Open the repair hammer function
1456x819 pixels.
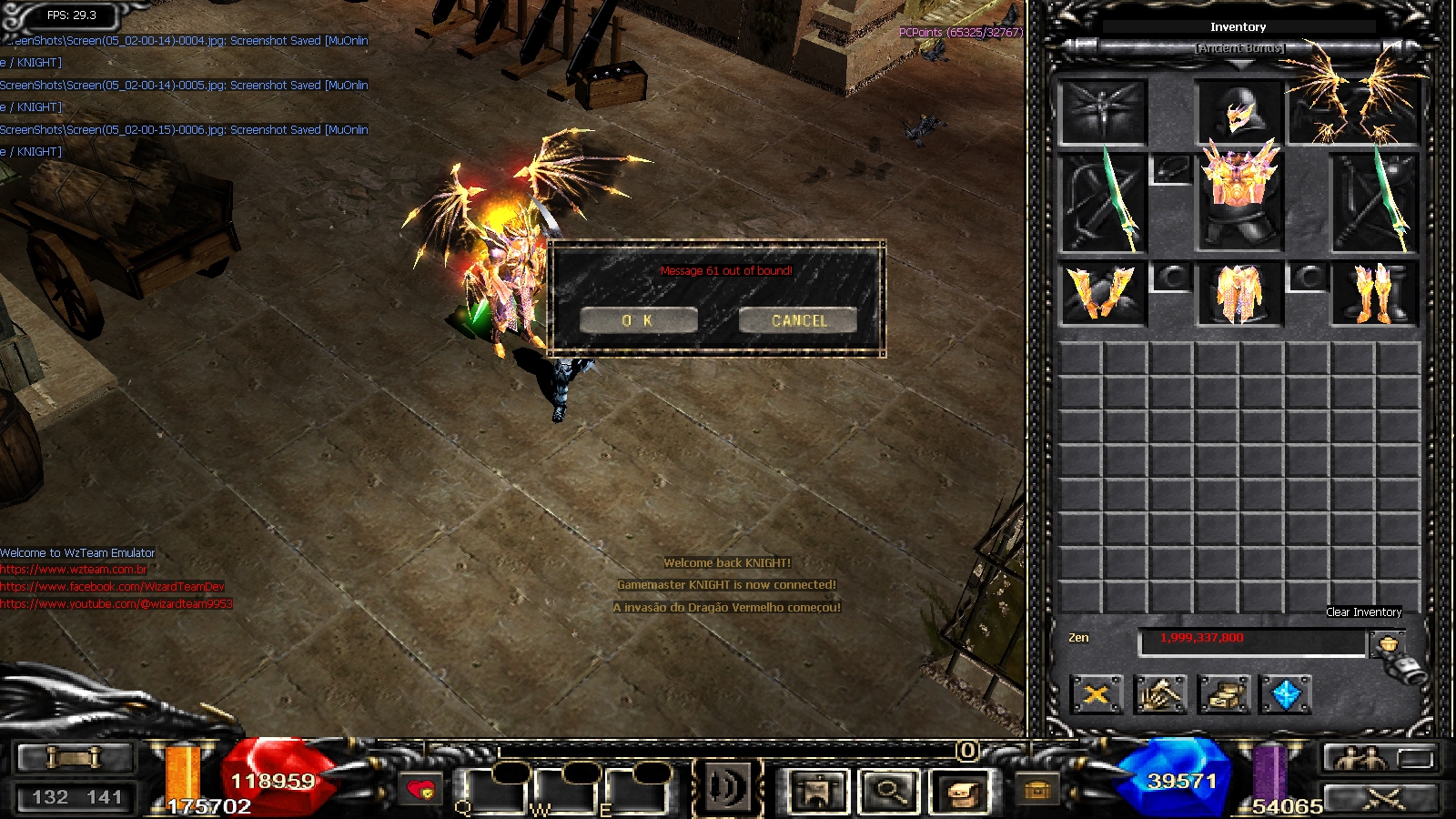coord(1160,695)
